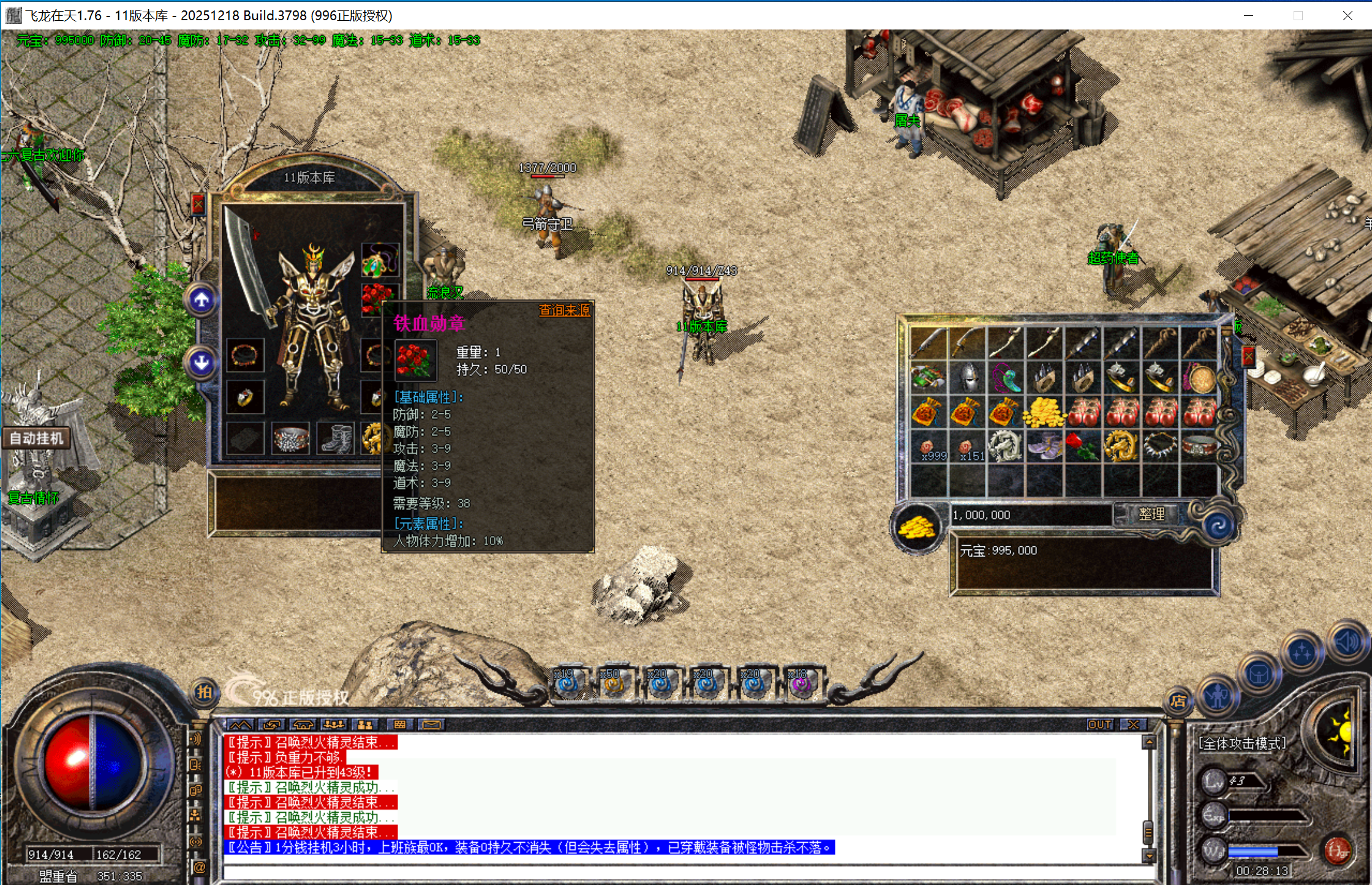
Task: Click the page-up arrow on character panel
Action: pos(202,300)
